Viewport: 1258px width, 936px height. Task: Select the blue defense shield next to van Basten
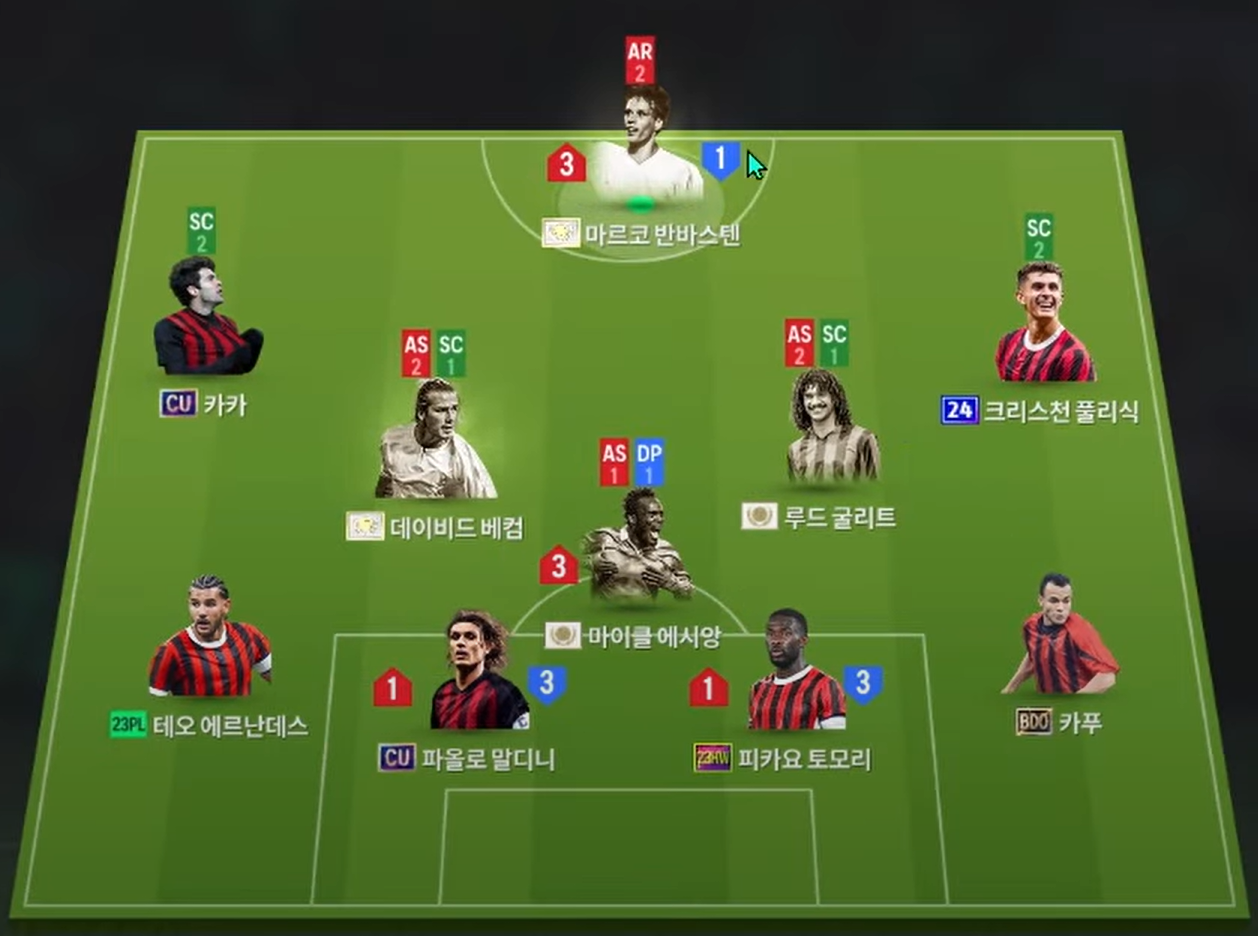(x=720, y=160)
